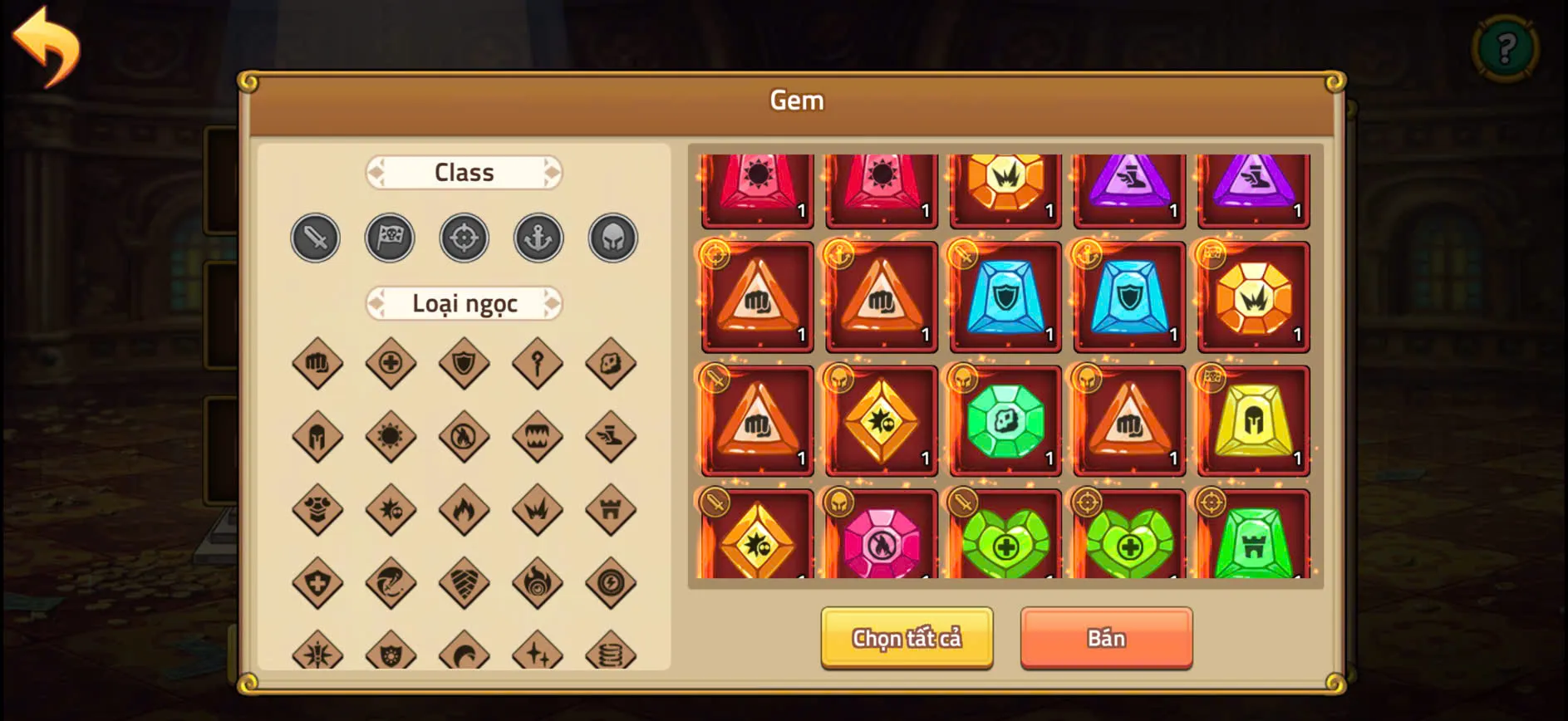The width and height of the screenshot is (1568, 721).
Task: Select the sword class filter icon
Action: pos(316,238)
